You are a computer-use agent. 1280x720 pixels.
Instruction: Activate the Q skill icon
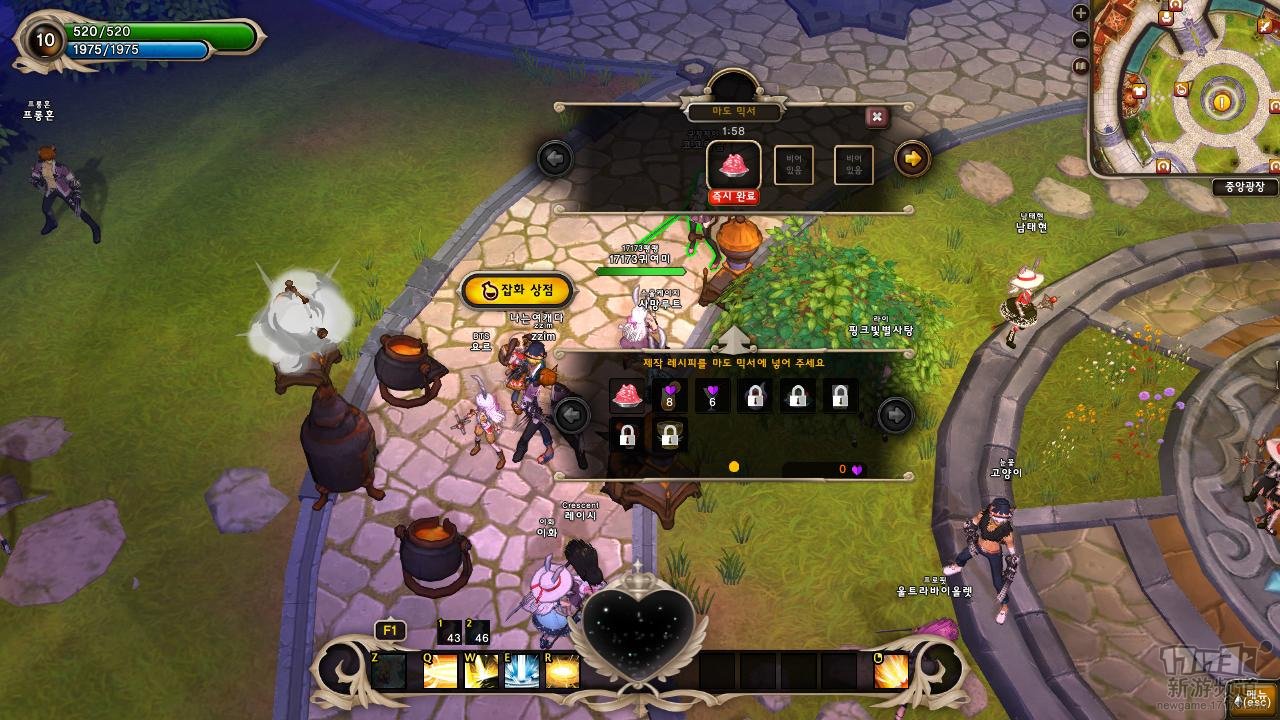pos(440,671)
